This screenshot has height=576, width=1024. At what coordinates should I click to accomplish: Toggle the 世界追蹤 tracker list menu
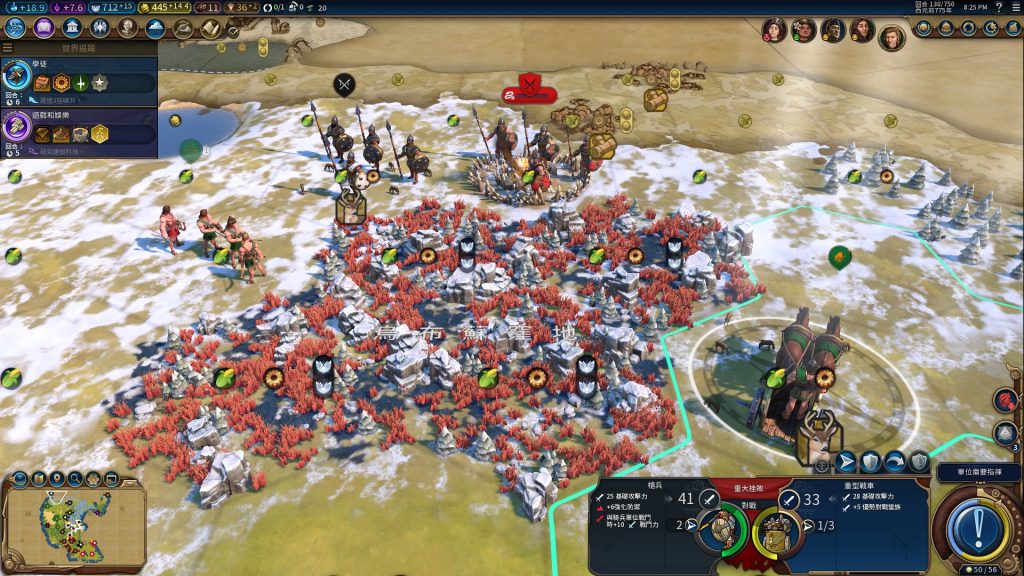tap(8, 47)
